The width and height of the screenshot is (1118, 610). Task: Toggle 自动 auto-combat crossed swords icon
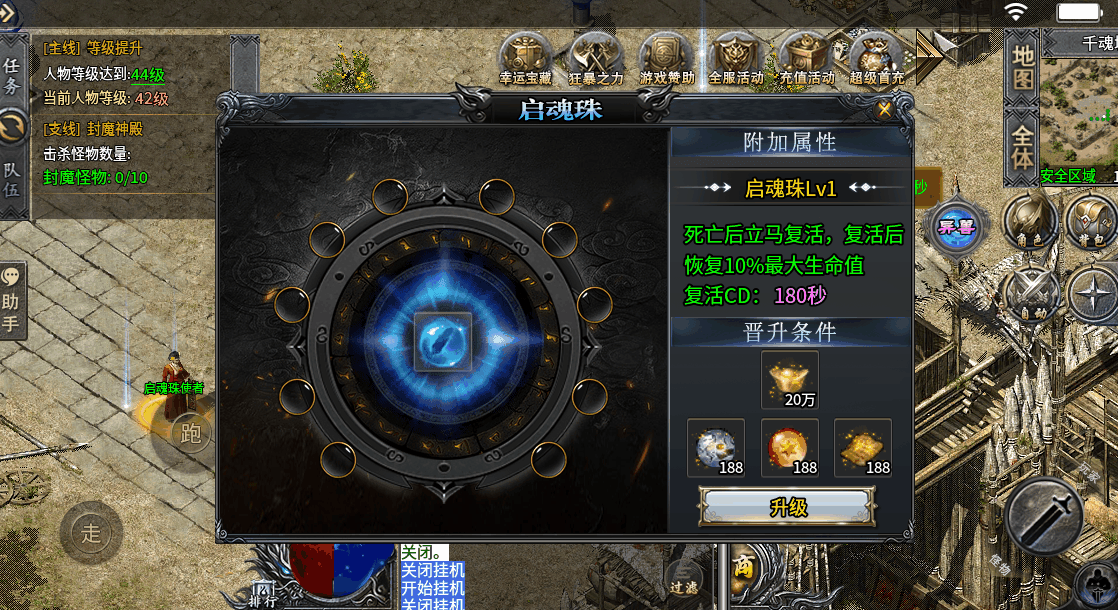point(1030,297)
